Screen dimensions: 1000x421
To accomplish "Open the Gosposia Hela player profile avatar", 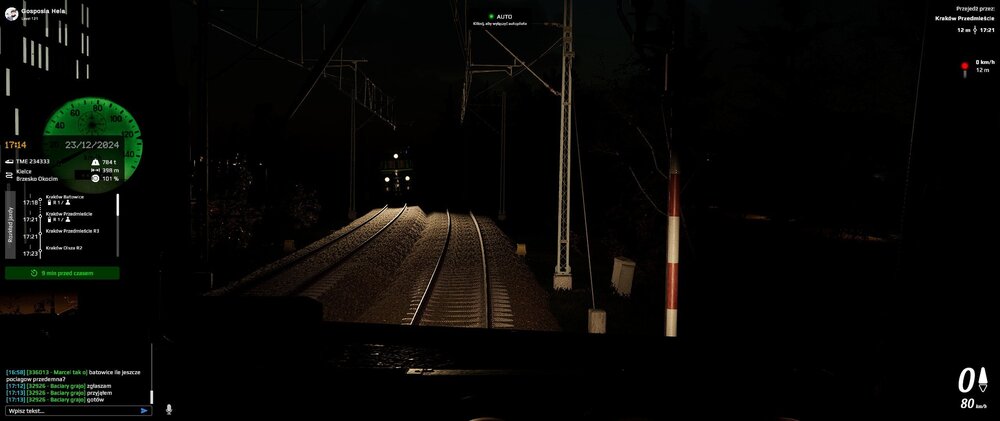I will pyautogui.click(x=11, y=10).
